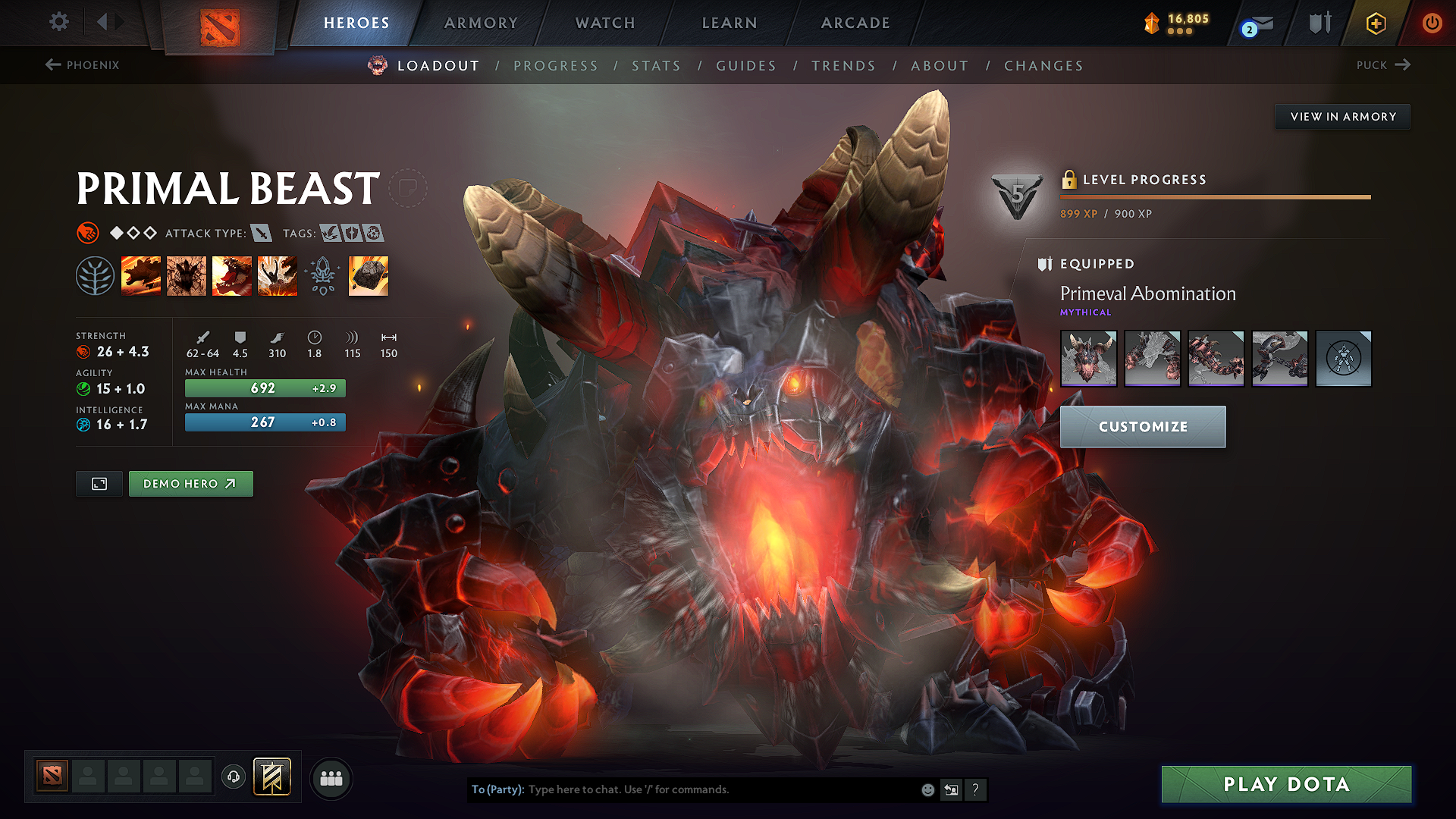Open the friends/party finder icon
The width and height of the screenshot is (1456, 819).
pyautogui.click(x=331, y=777)
